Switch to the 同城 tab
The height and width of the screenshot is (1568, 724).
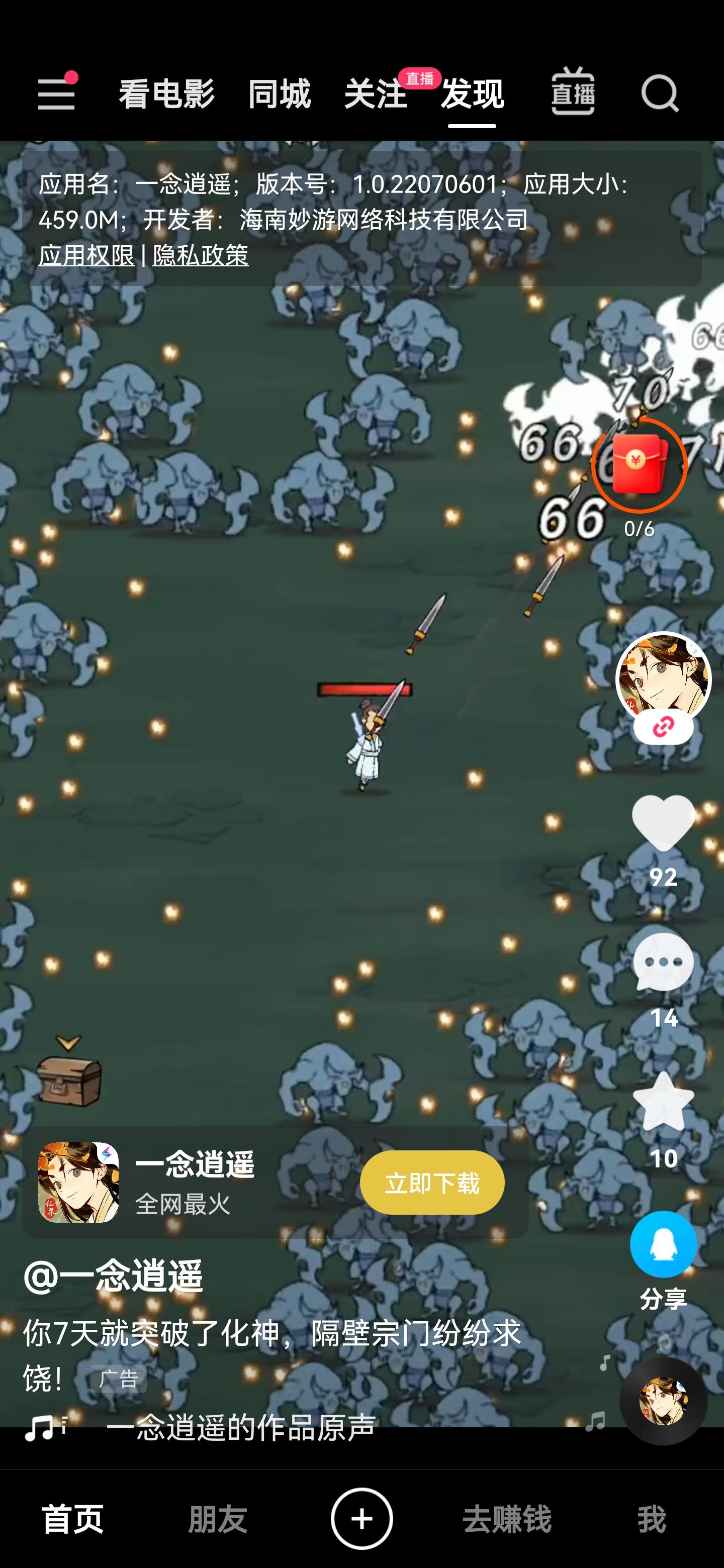(279, 92)
